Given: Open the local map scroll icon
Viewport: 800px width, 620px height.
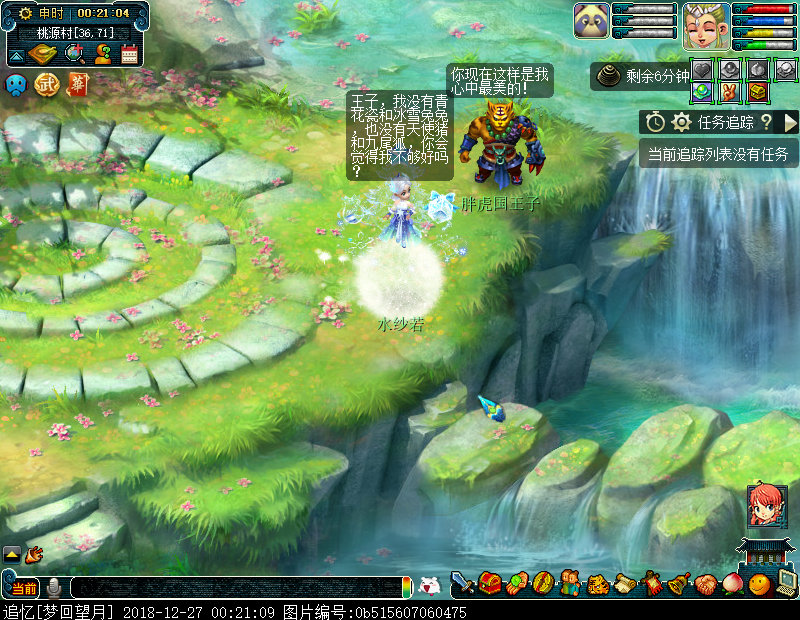Looking at the screenshot, I should (44, 53).
